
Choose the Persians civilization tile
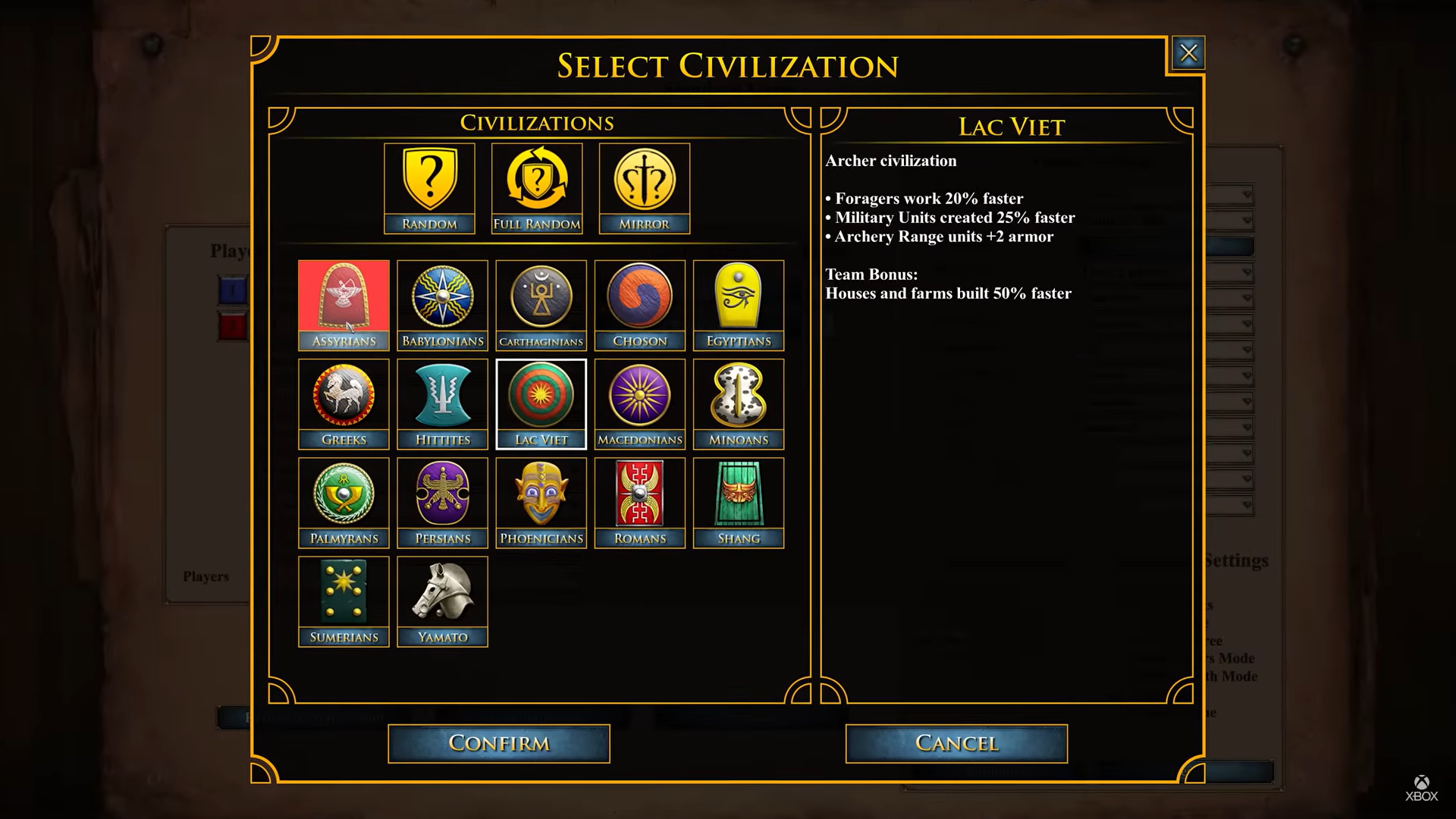point(442,502)
